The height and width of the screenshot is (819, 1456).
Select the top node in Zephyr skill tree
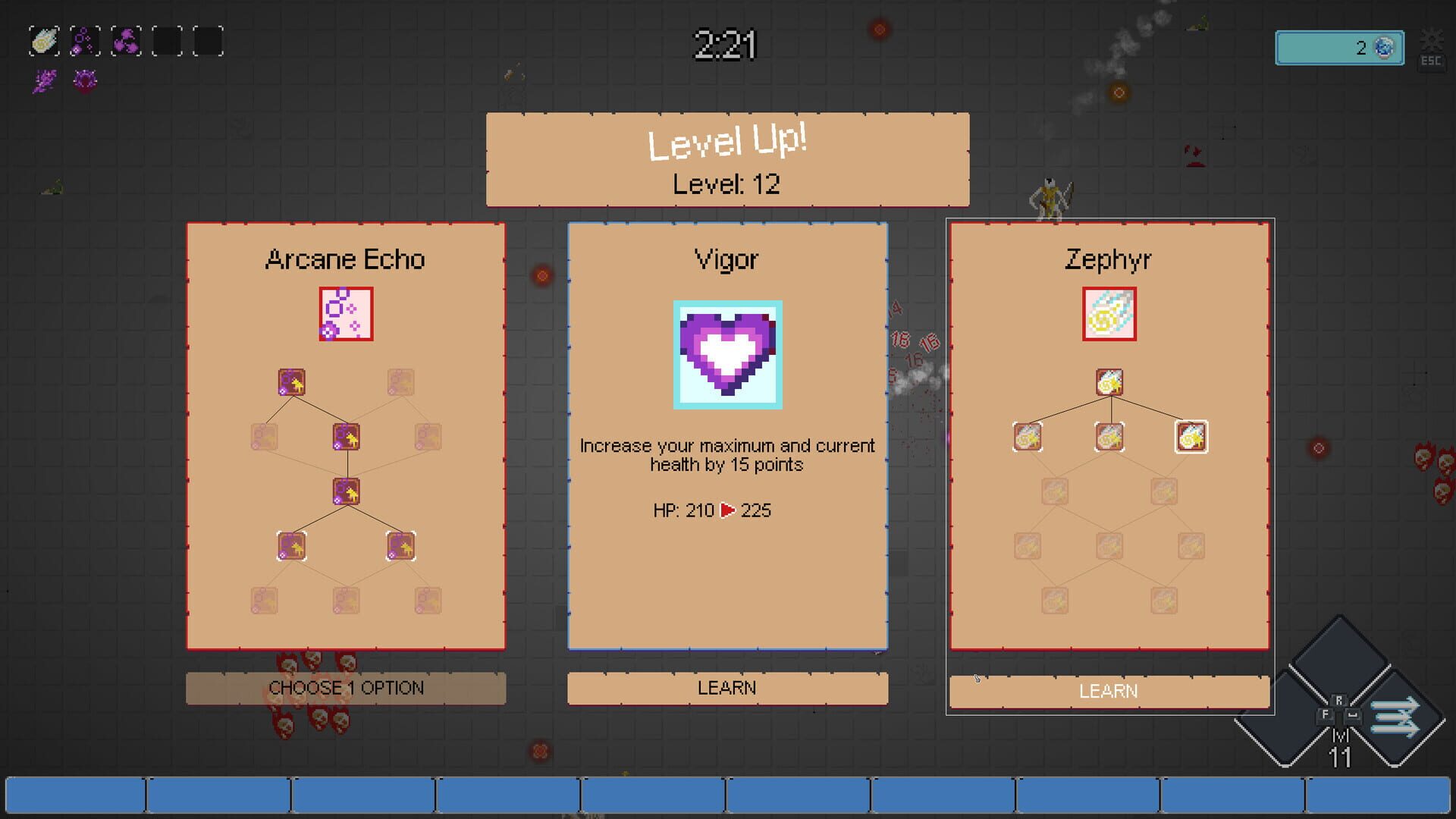click(1109, 383)
